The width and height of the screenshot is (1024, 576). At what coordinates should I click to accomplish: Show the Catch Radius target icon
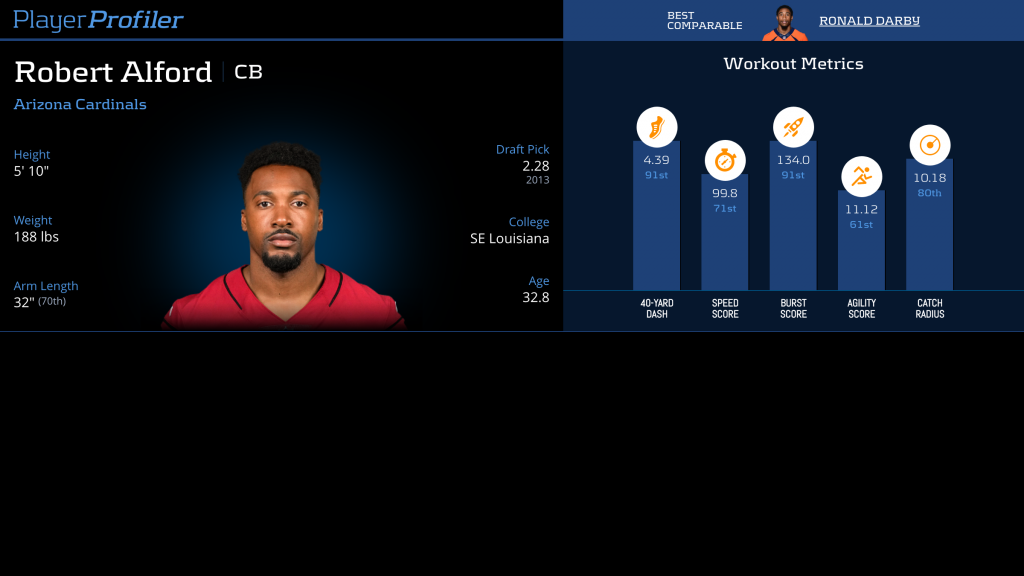tap(929, 145)
